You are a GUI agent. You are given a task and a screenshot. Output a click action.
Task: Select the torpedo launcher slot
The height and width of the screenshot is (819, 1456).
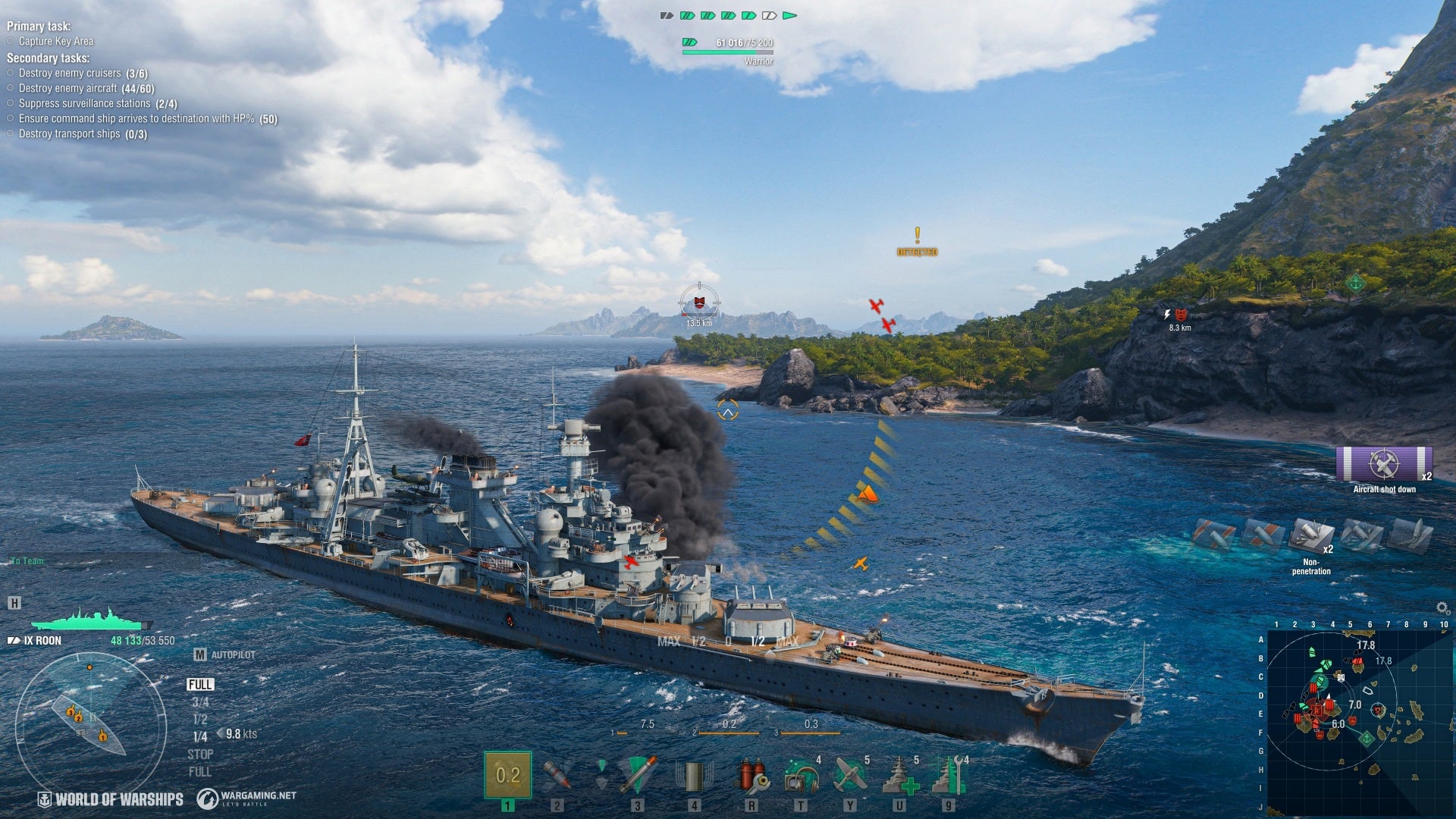[x=637, y=775]
